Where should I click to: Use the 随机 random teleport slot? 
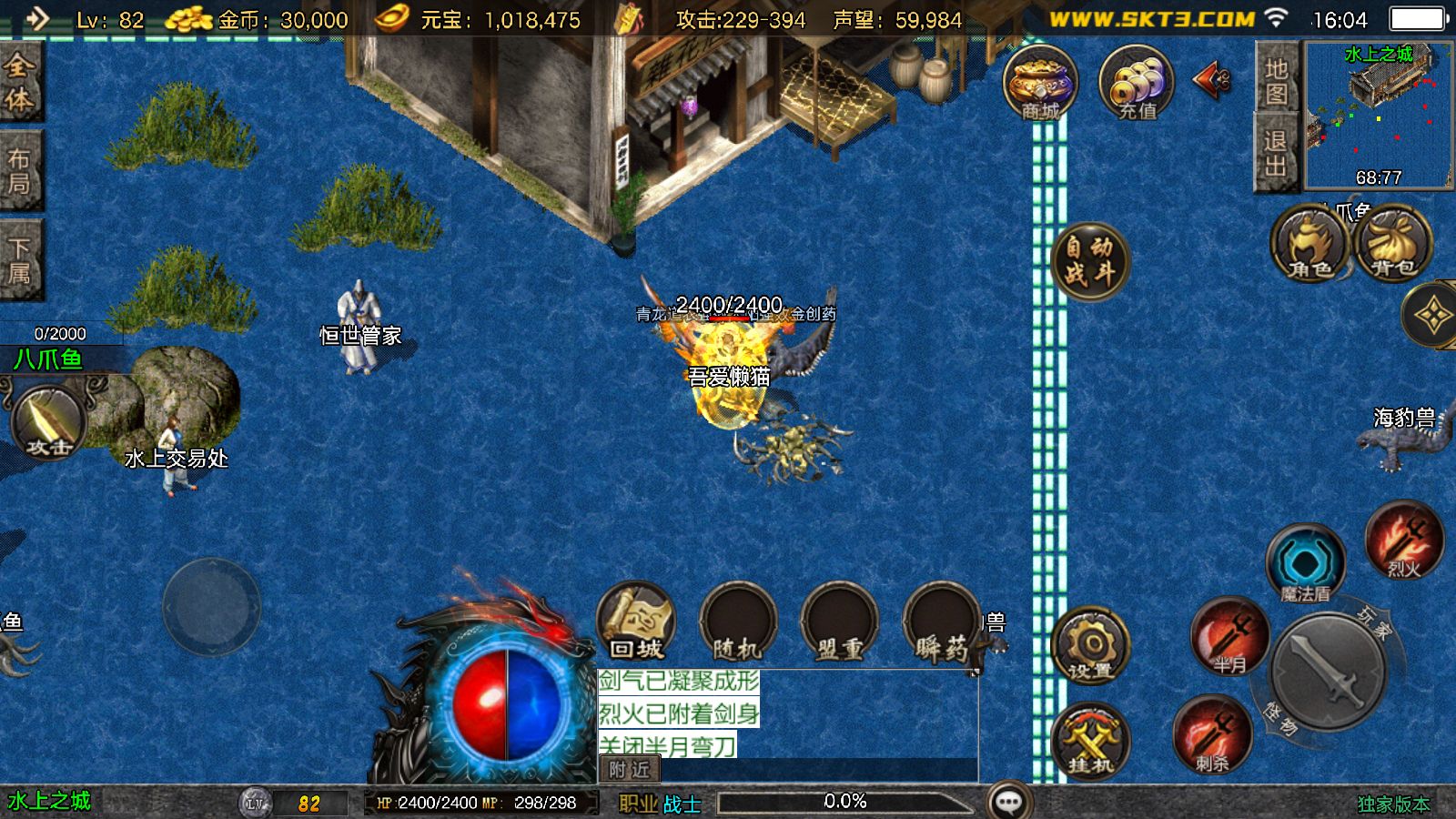point(737,623)
